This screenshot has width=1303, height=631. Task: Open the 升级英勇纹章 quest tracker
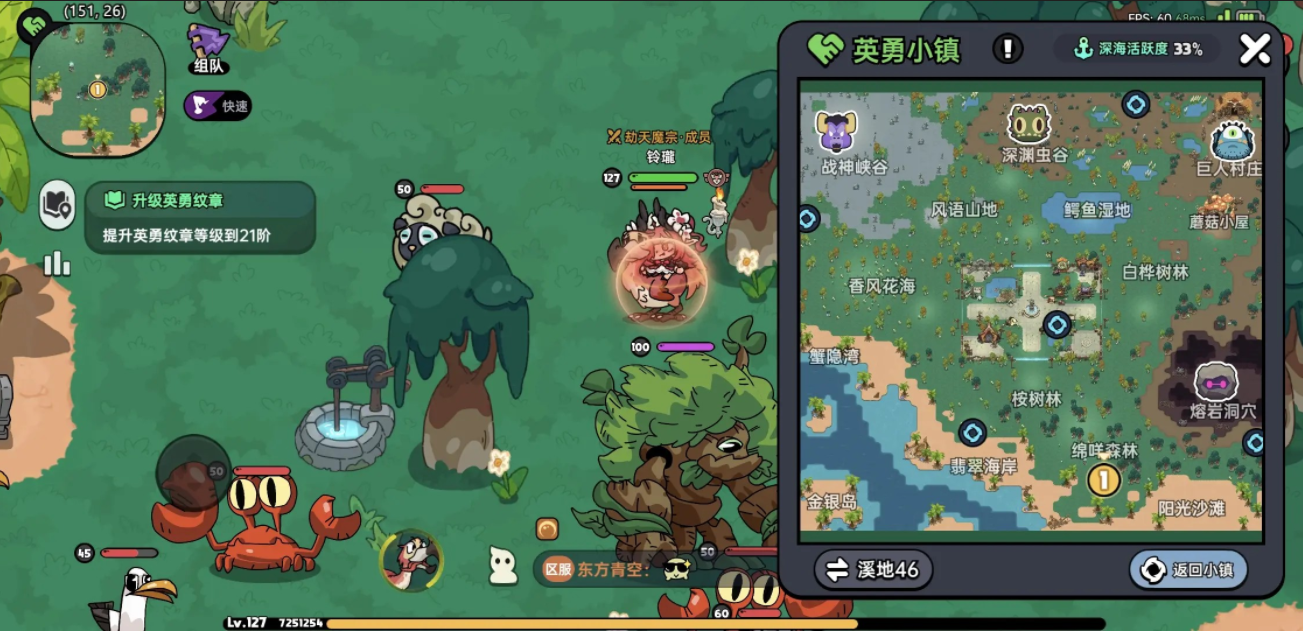(x=200, y=217)
